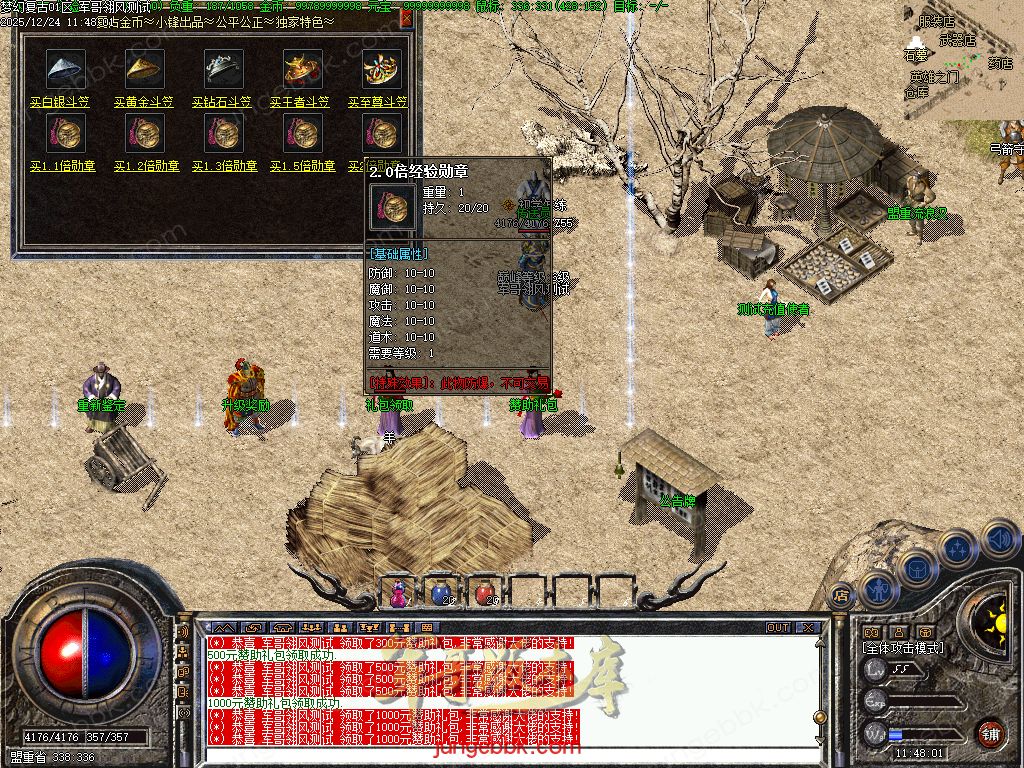This screenshot has width=1024, height=768.
Task: Select the pink gourd potion in the belt
Action: 400,593
